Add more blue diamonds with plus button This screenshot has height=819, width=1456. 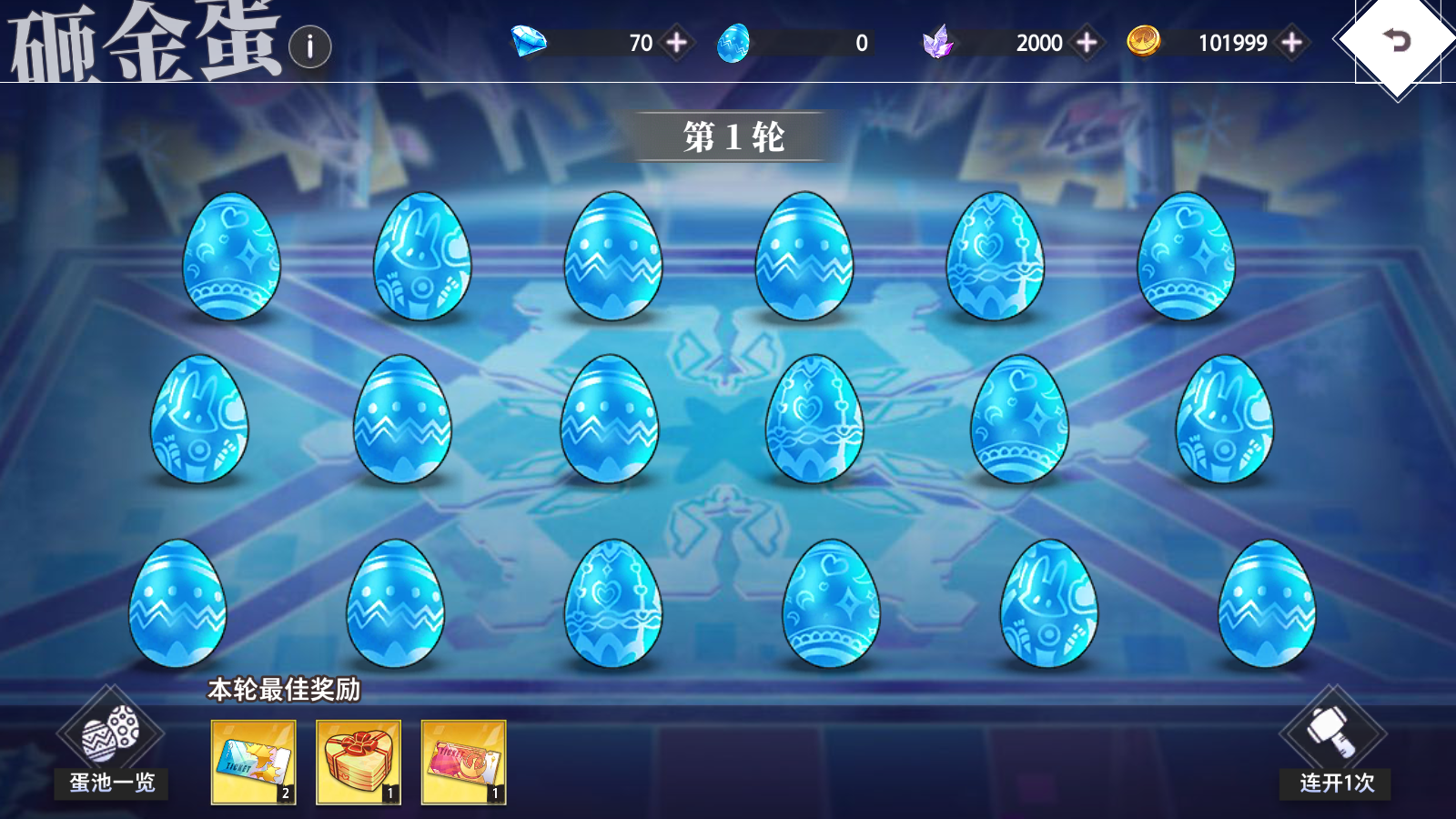pos(677,43)
